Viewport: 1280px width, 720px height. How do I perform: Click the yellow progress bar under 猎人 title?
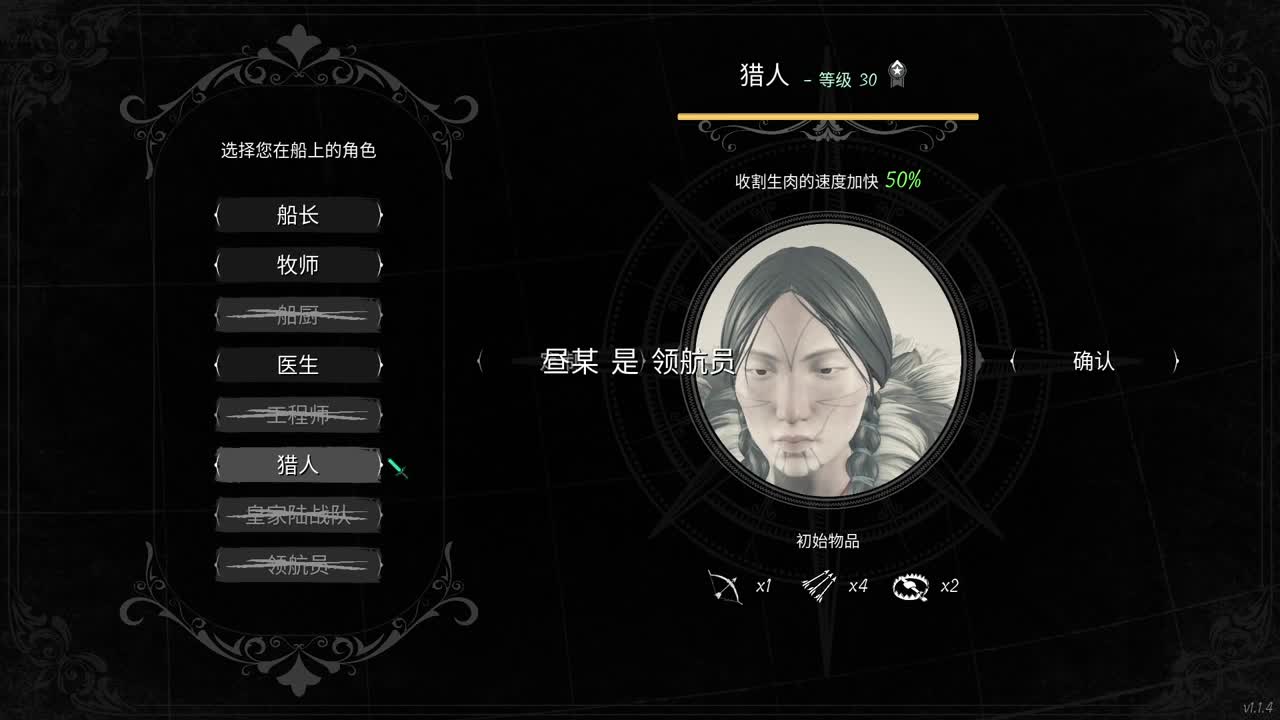pyautogui.click(x=827, y=116)
